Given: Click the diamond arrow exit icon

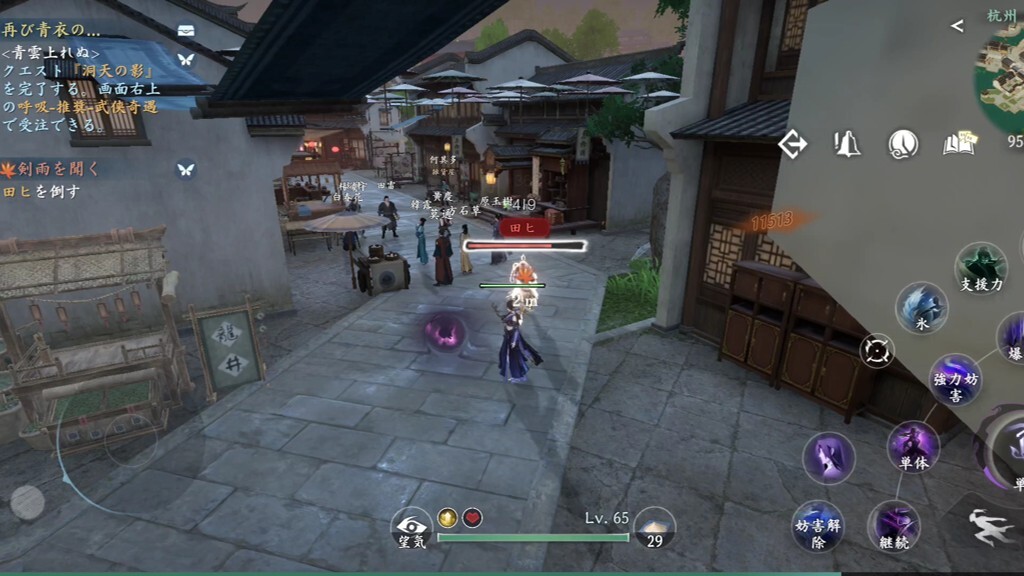Looking at the screenshot, I should [x=792, y=145].
